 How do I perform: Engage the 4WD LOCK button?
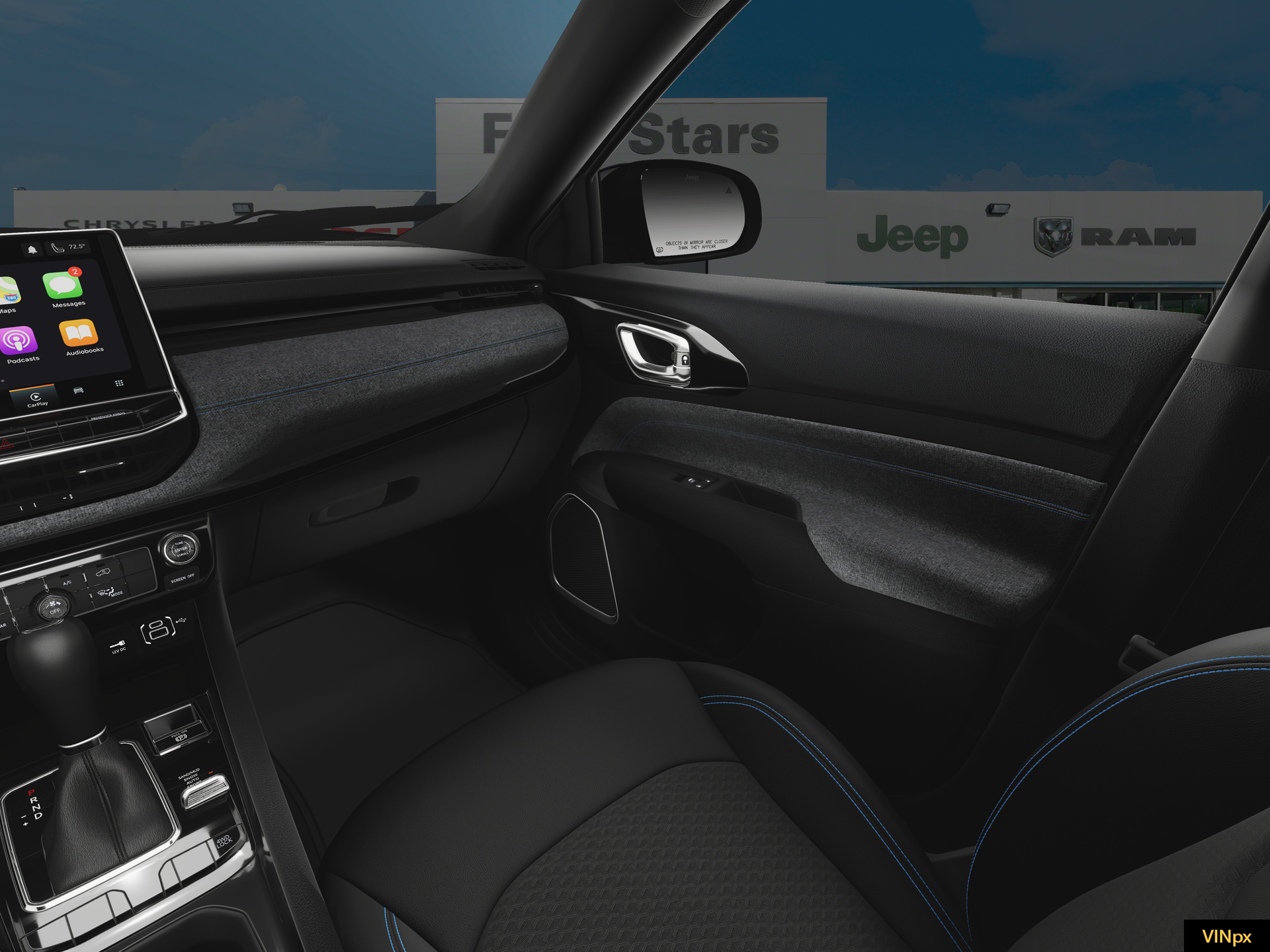224,841
